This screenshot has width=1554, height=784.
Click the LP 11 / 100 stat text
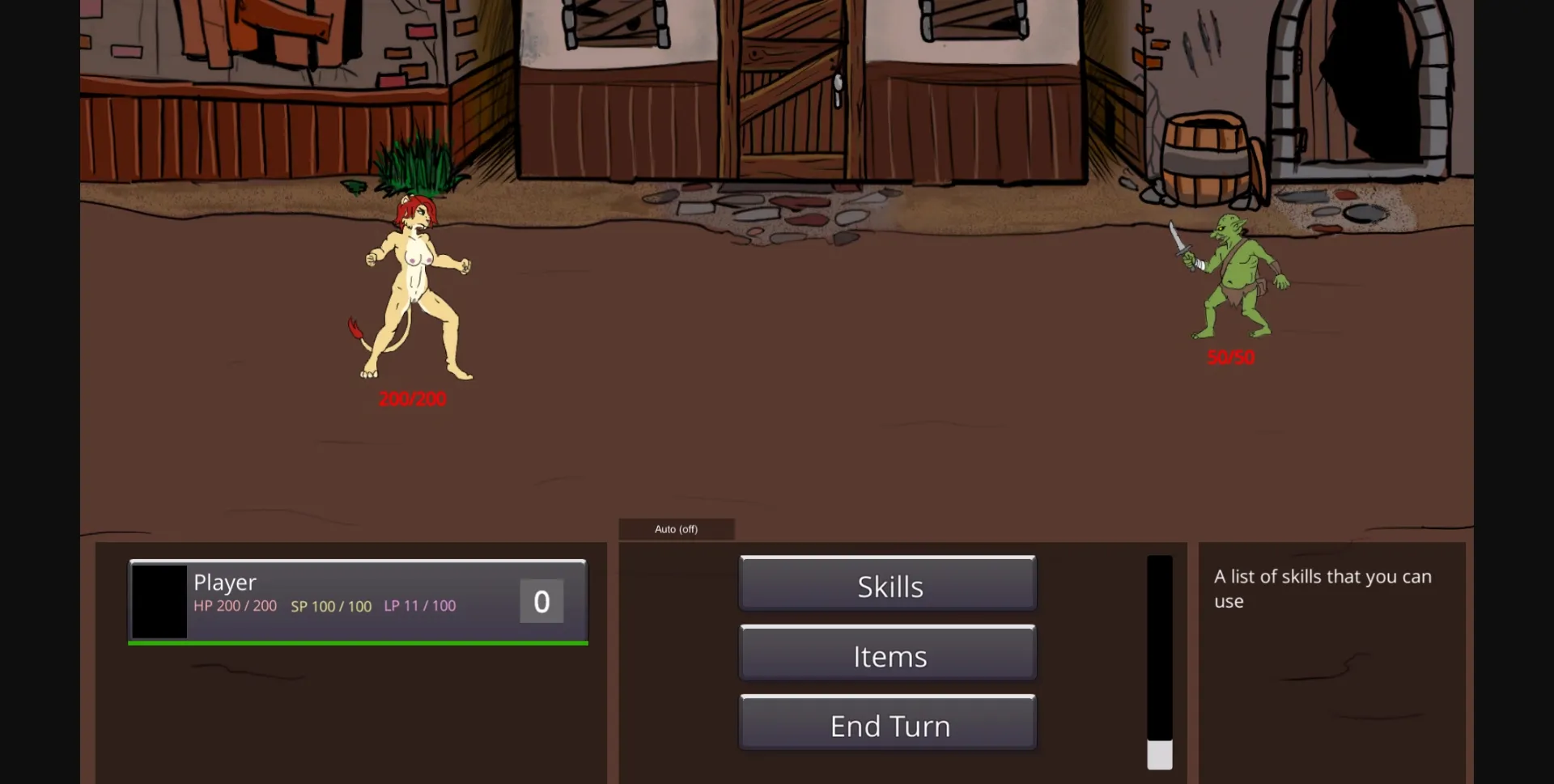[x=420, y=606]
